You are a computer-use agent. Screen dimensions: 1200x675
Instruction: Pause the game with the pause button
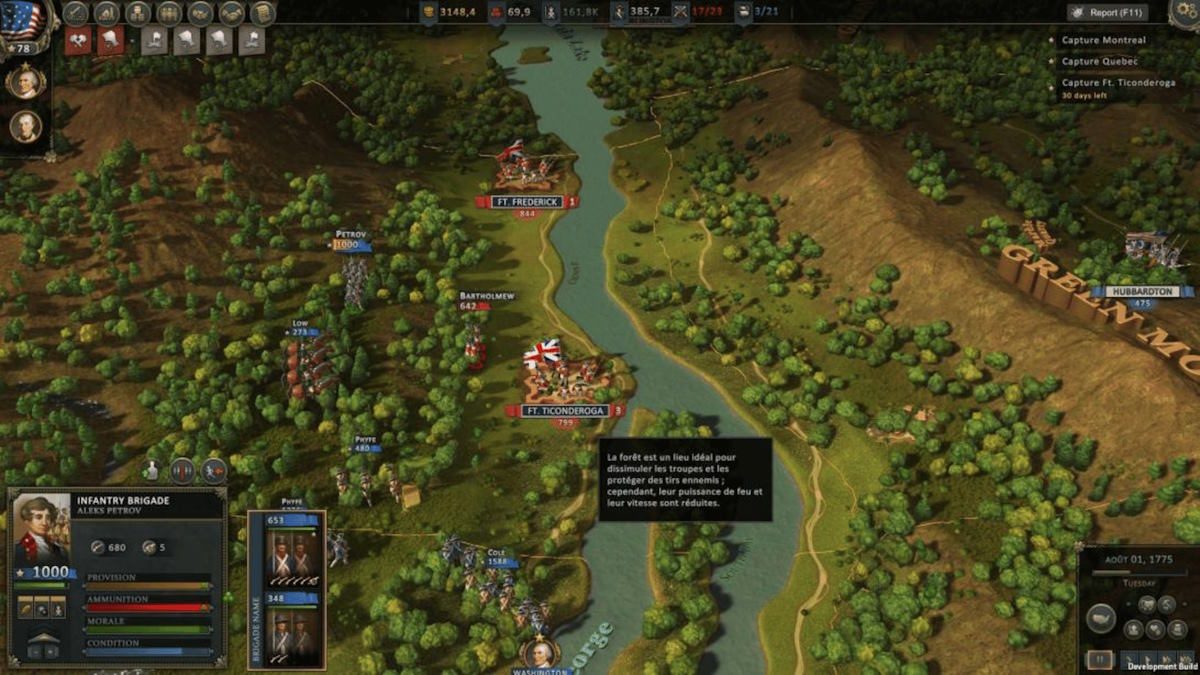(1099, 660)
